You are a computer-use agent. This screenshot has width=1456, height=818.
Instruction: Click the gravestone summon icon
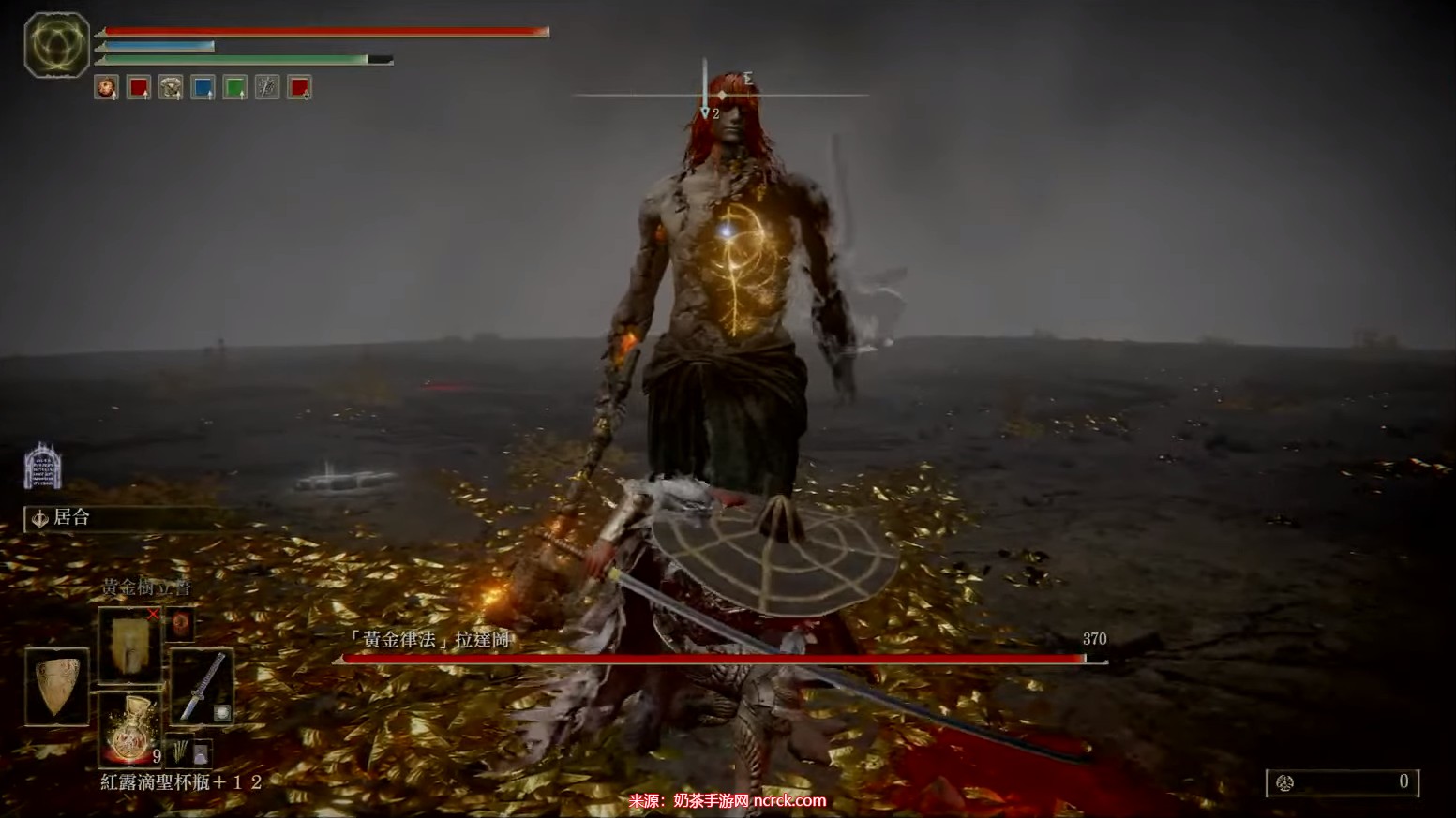[x=42, y=466]
